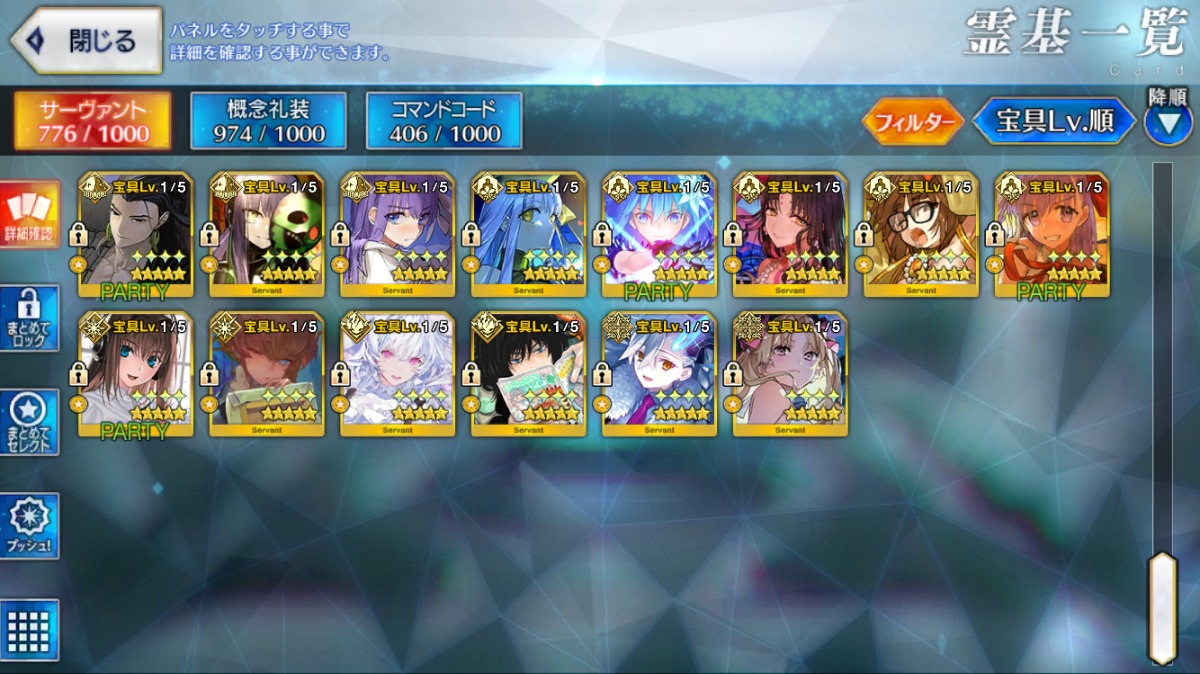1200x674 pixels.
Task: Select the blonde servant card in bottom row
Action: [x=790, y=374]
